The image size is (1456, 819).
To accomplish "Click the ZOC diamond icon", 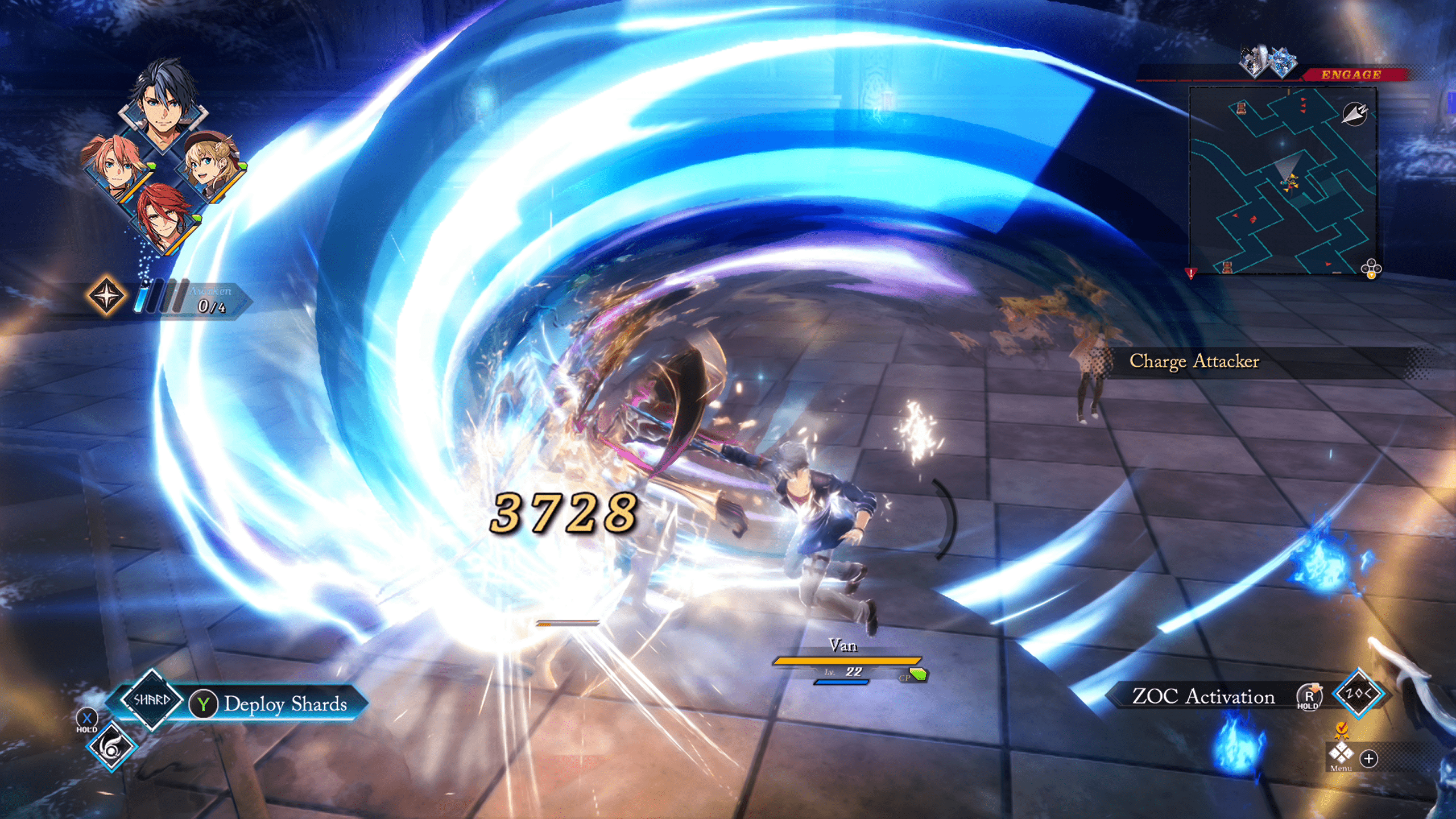I will pyautogui.click(x=1358, y=694).
